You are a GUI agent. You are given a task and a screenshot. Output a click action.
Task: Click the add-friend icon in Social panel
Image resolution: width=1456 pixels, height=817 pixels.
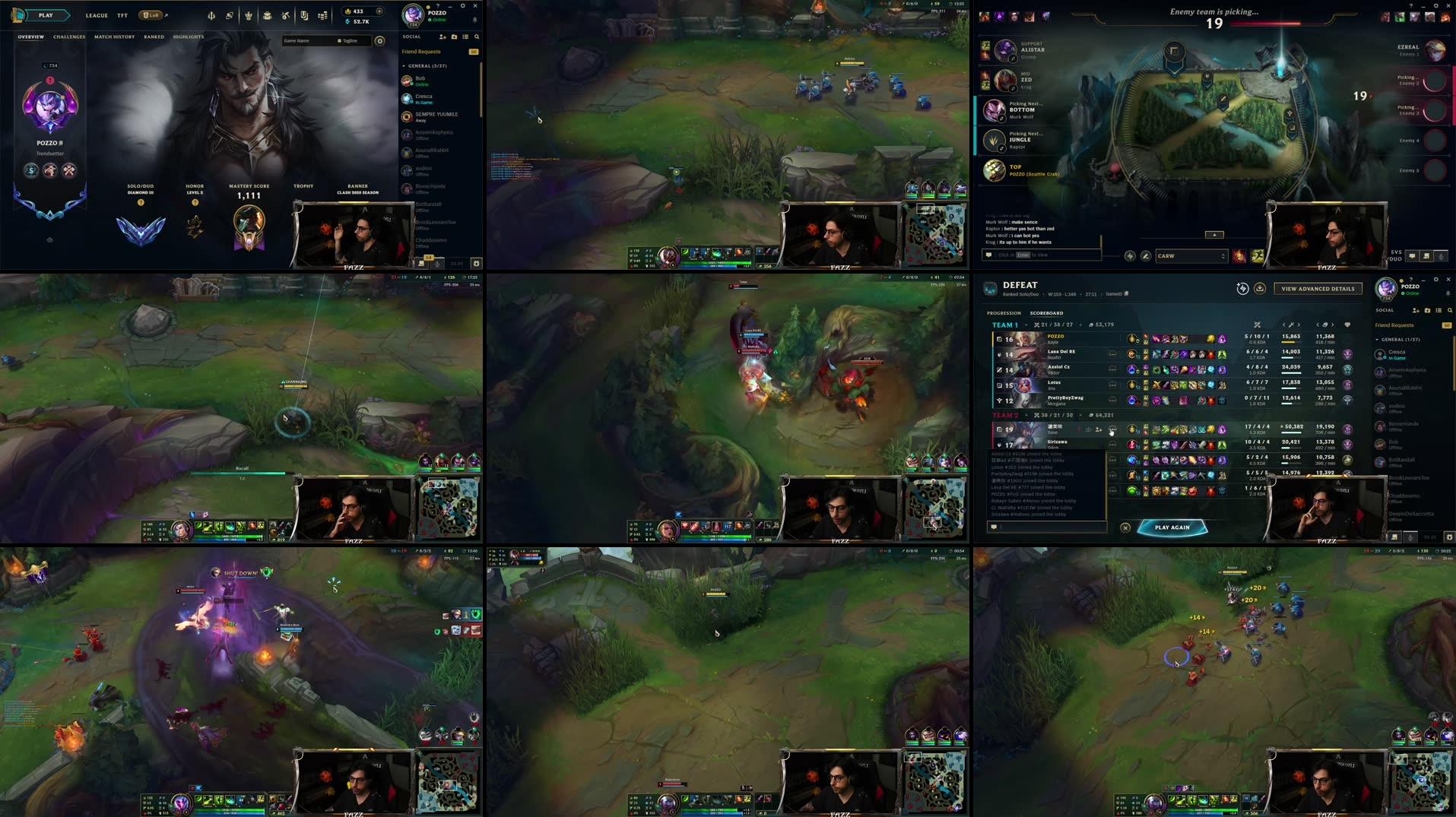pos(443,36)
